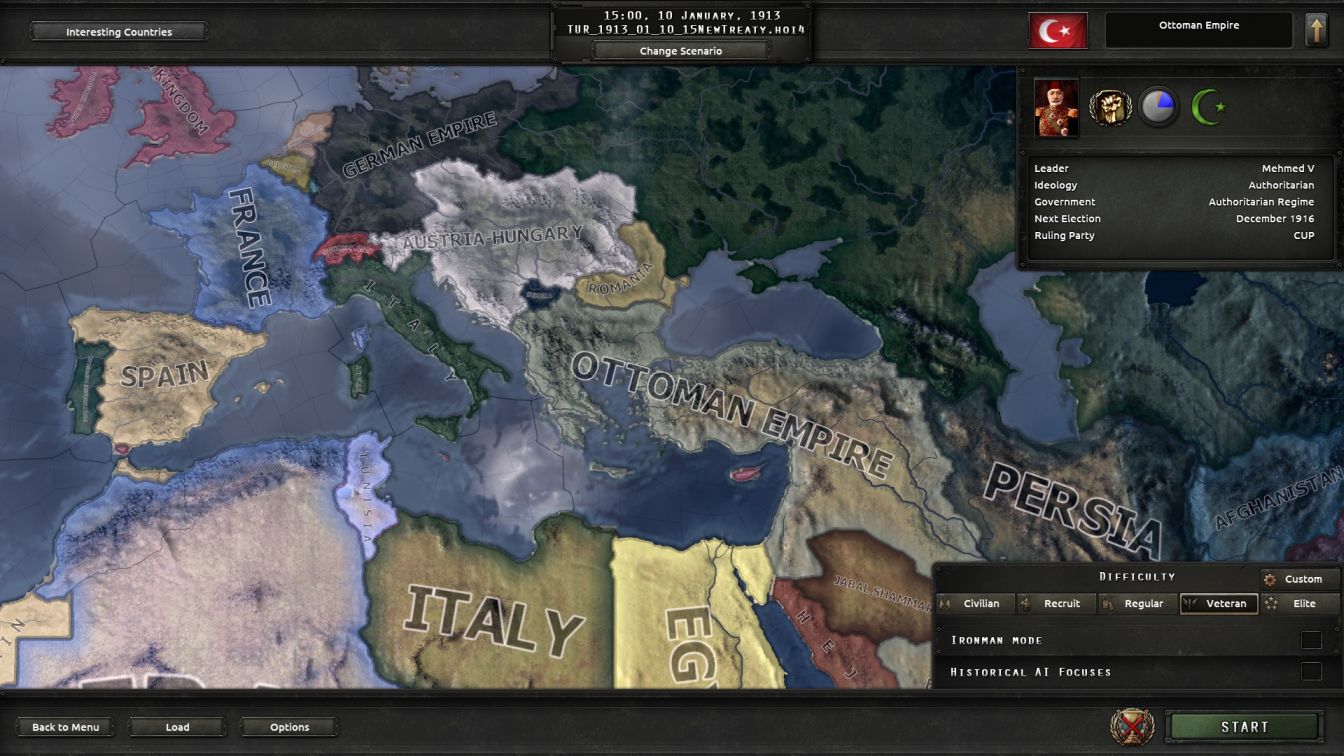The width and height of the screenshot is (1344, 756).
Task: Open the national spirits pie chart icon
Action: [x=1159, y=107]
